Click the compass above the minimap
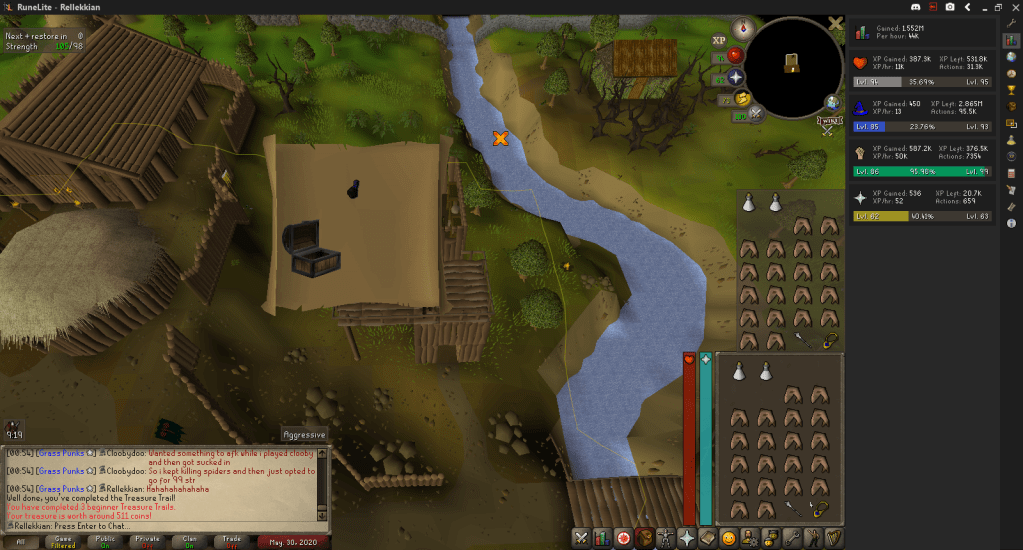Screen dimensions: 1023x550 click(742, 27)
